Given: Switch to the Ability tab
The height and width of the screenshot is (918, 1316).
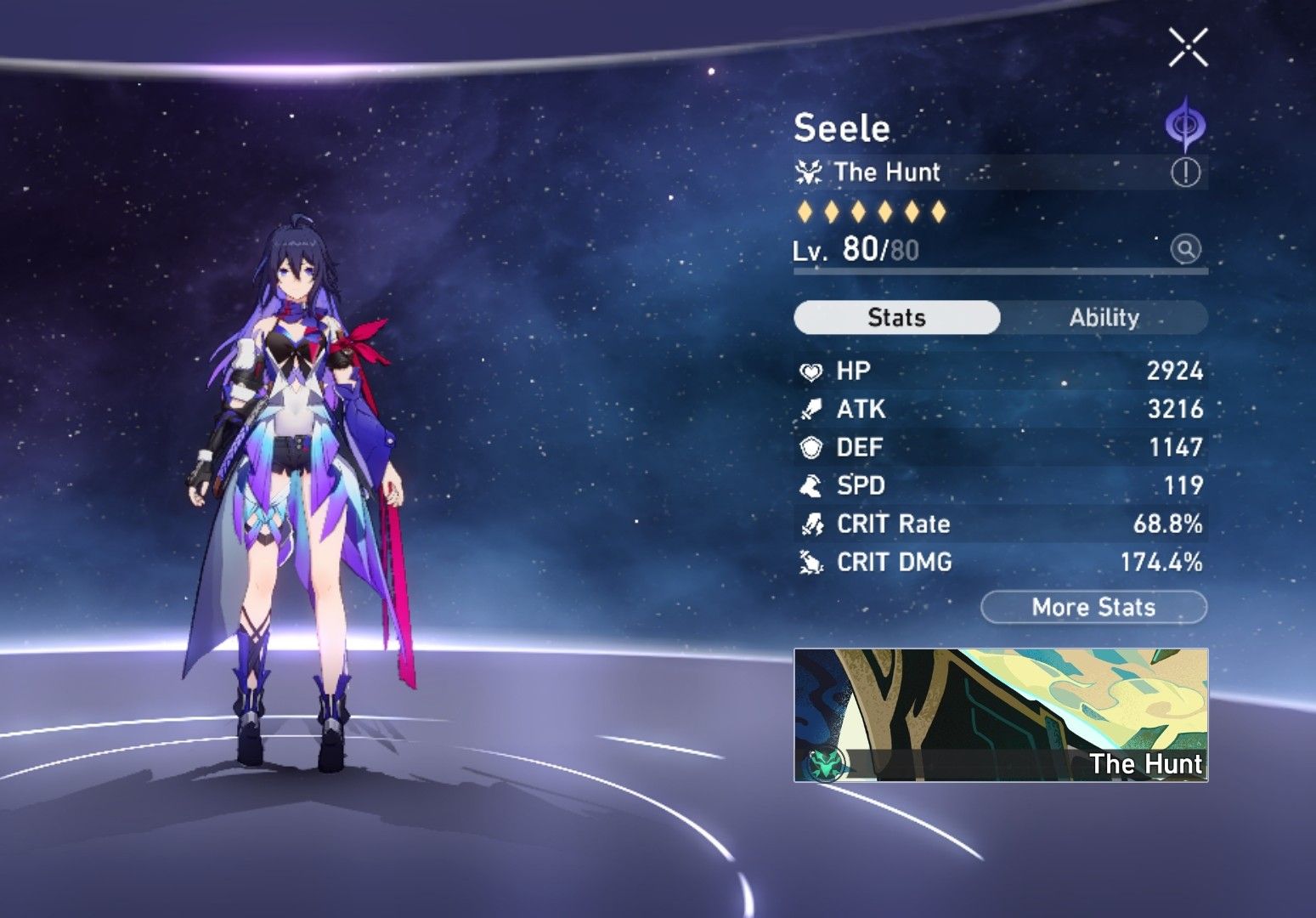Looking at the screenshot, I should tap(1104, 317).
